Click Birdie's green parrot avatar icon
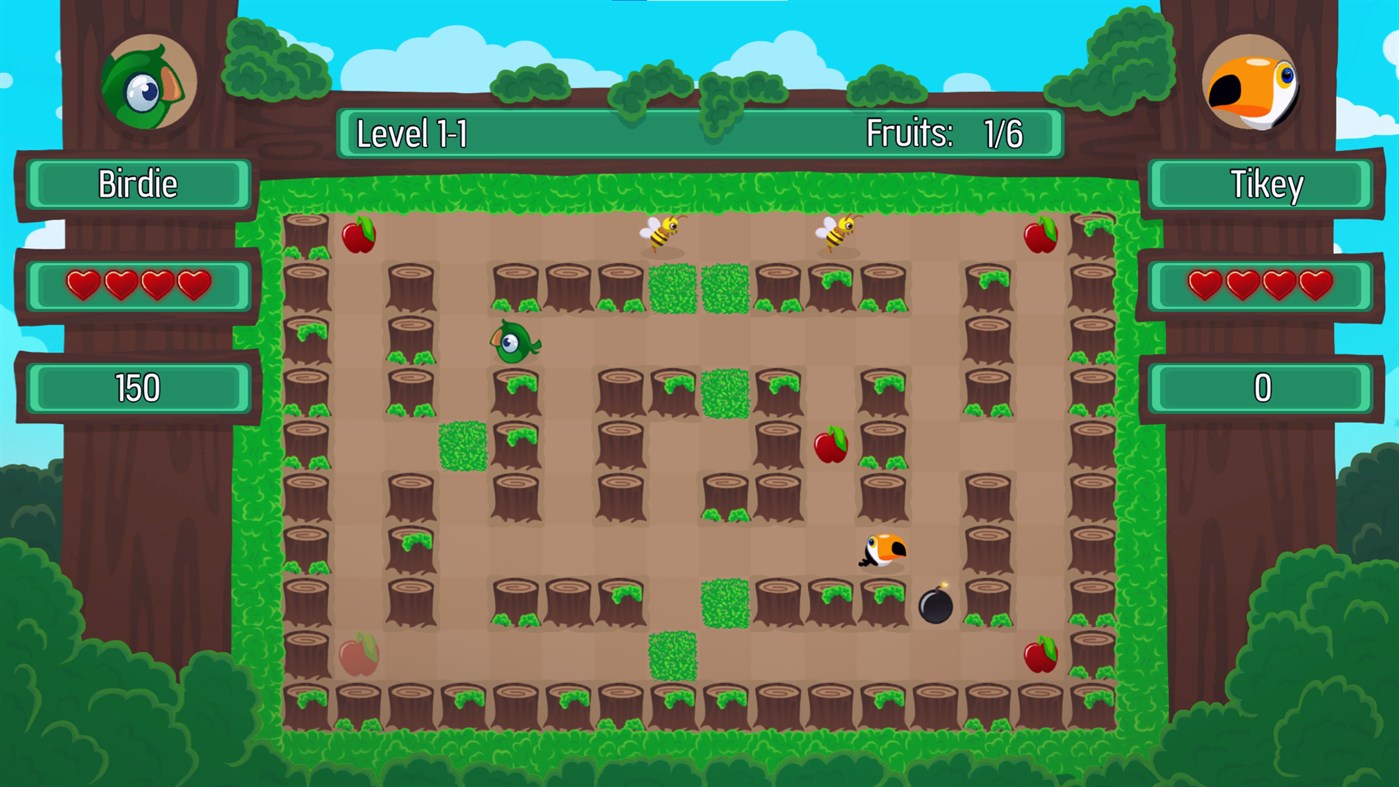Viewport: 1399px width, 787px height. 148,82
